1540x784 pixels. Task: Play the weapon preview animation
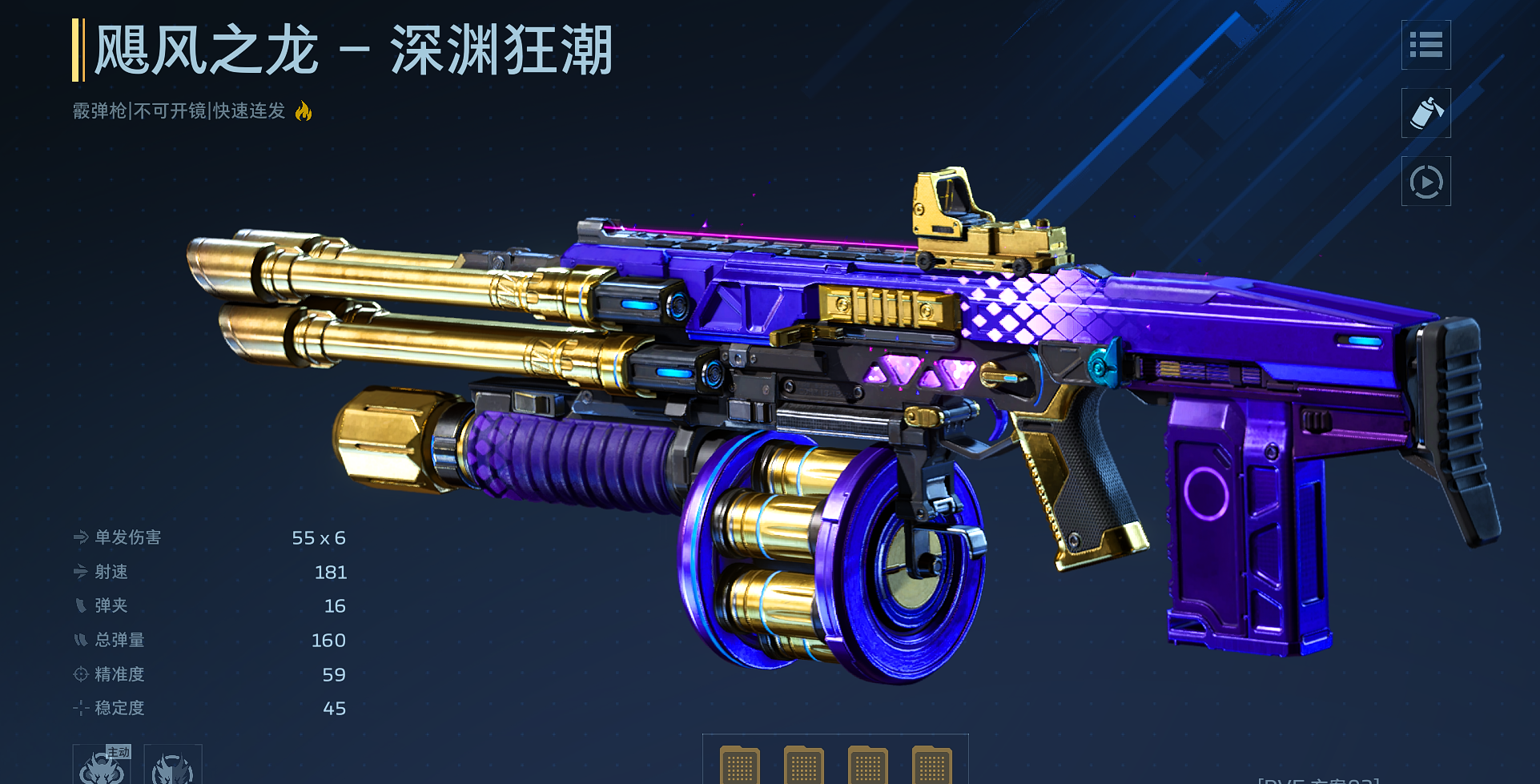click(1425, 182)
